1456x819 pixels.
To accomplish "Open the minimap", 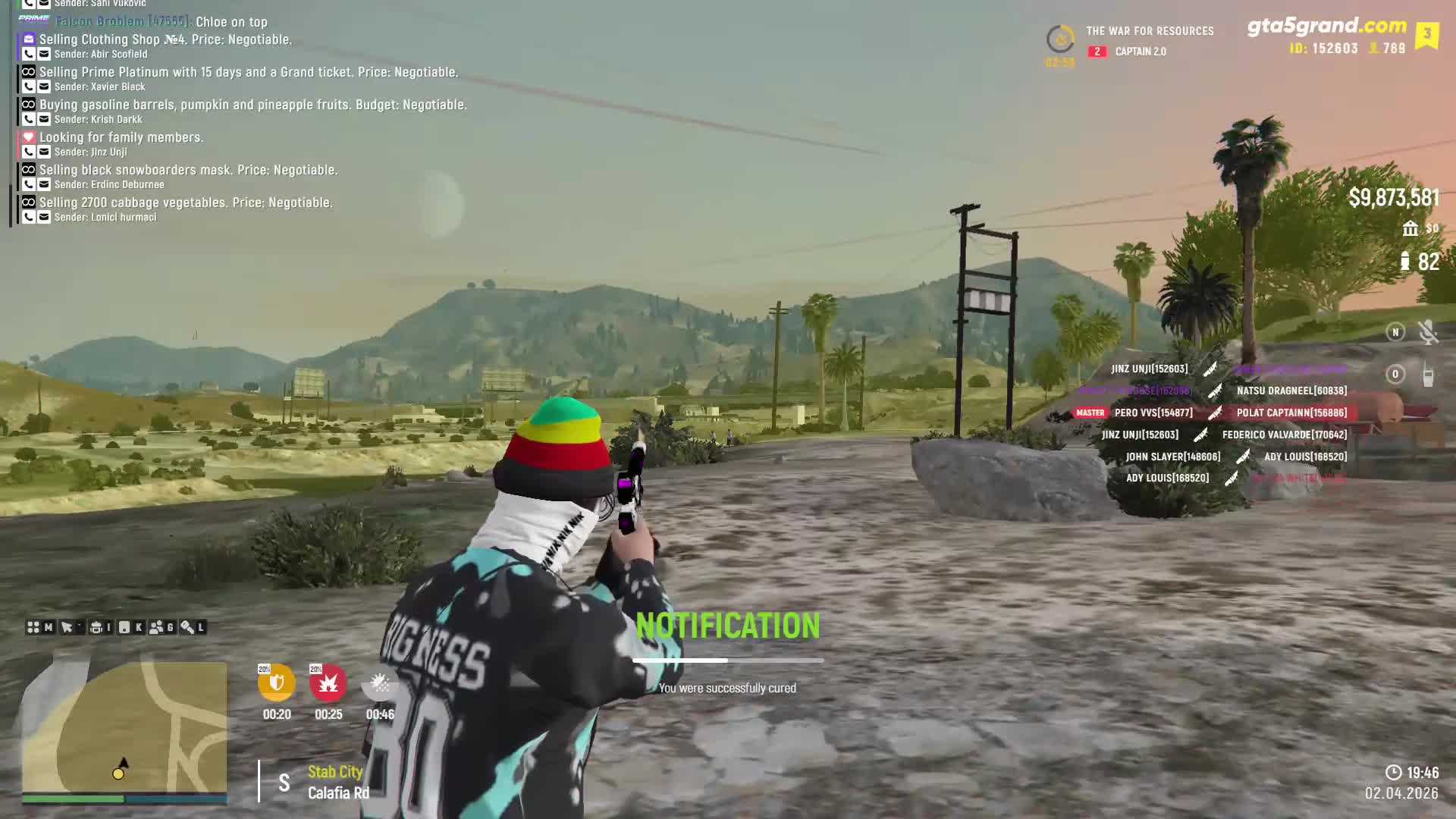I will (124, 726).
